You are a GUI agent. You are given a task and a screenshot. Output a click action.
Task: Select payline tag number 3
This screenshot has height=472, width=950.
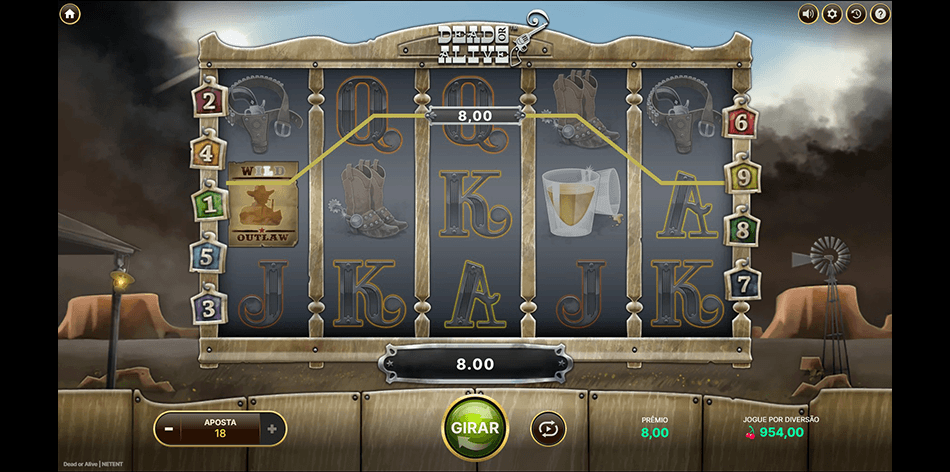(x=208, y=308)
